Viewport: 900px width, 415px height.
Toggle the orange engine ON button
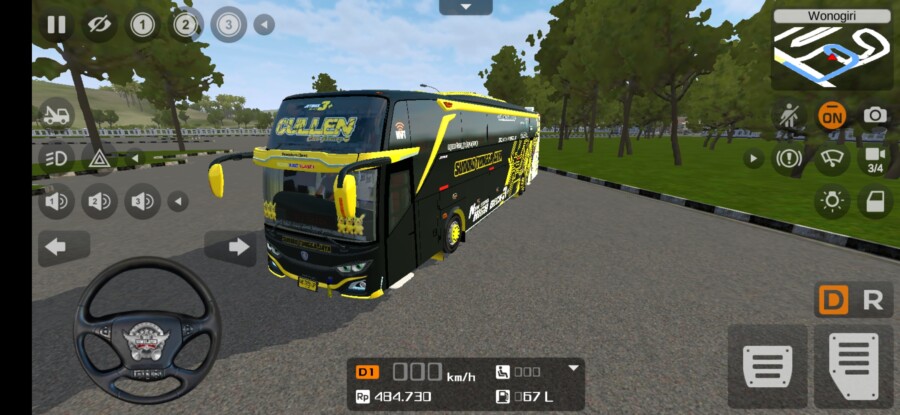(831, 115)
